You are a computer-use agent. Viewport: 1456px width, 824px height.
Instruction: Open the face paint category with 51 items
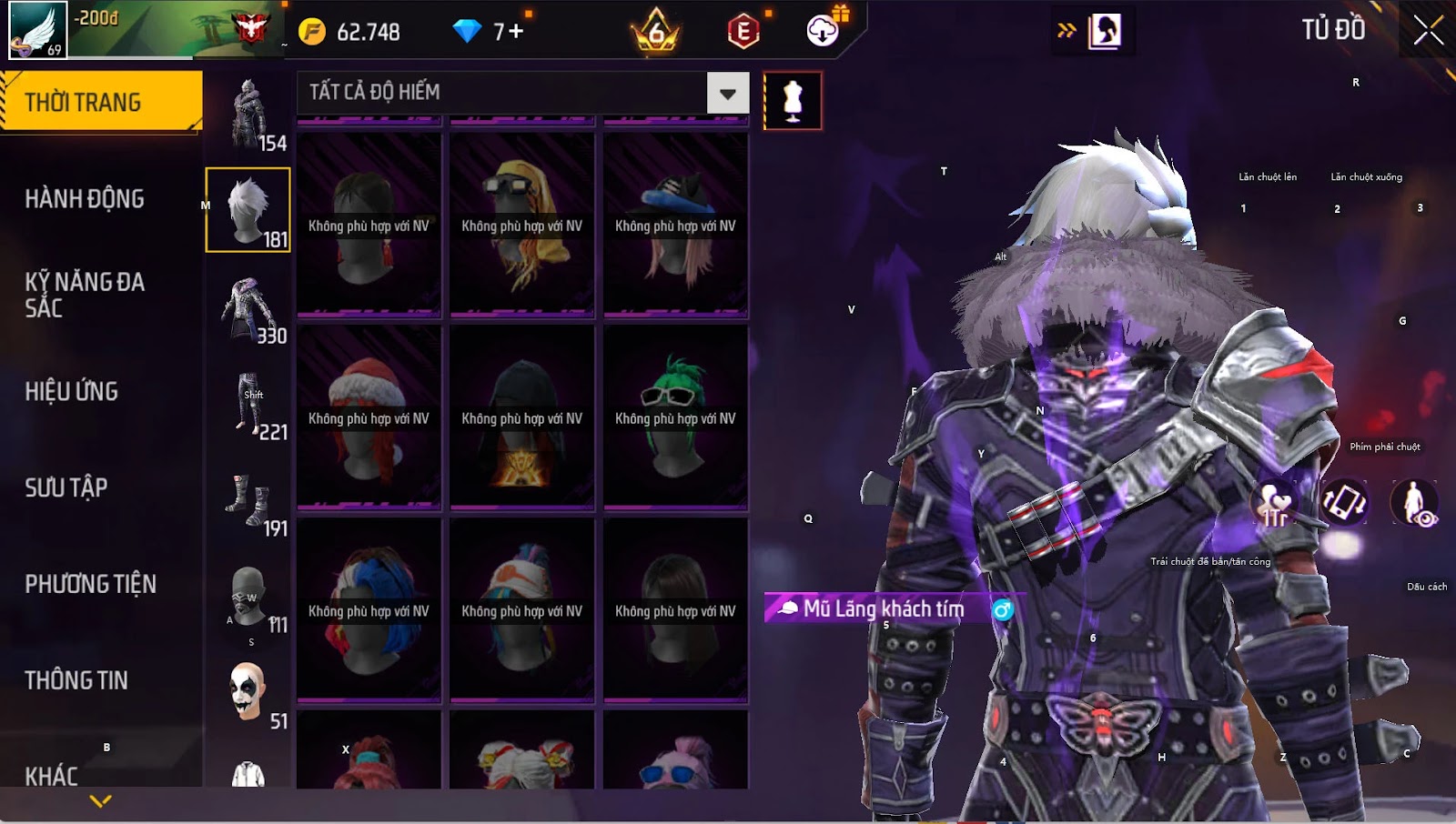click(x=248, y=693)
